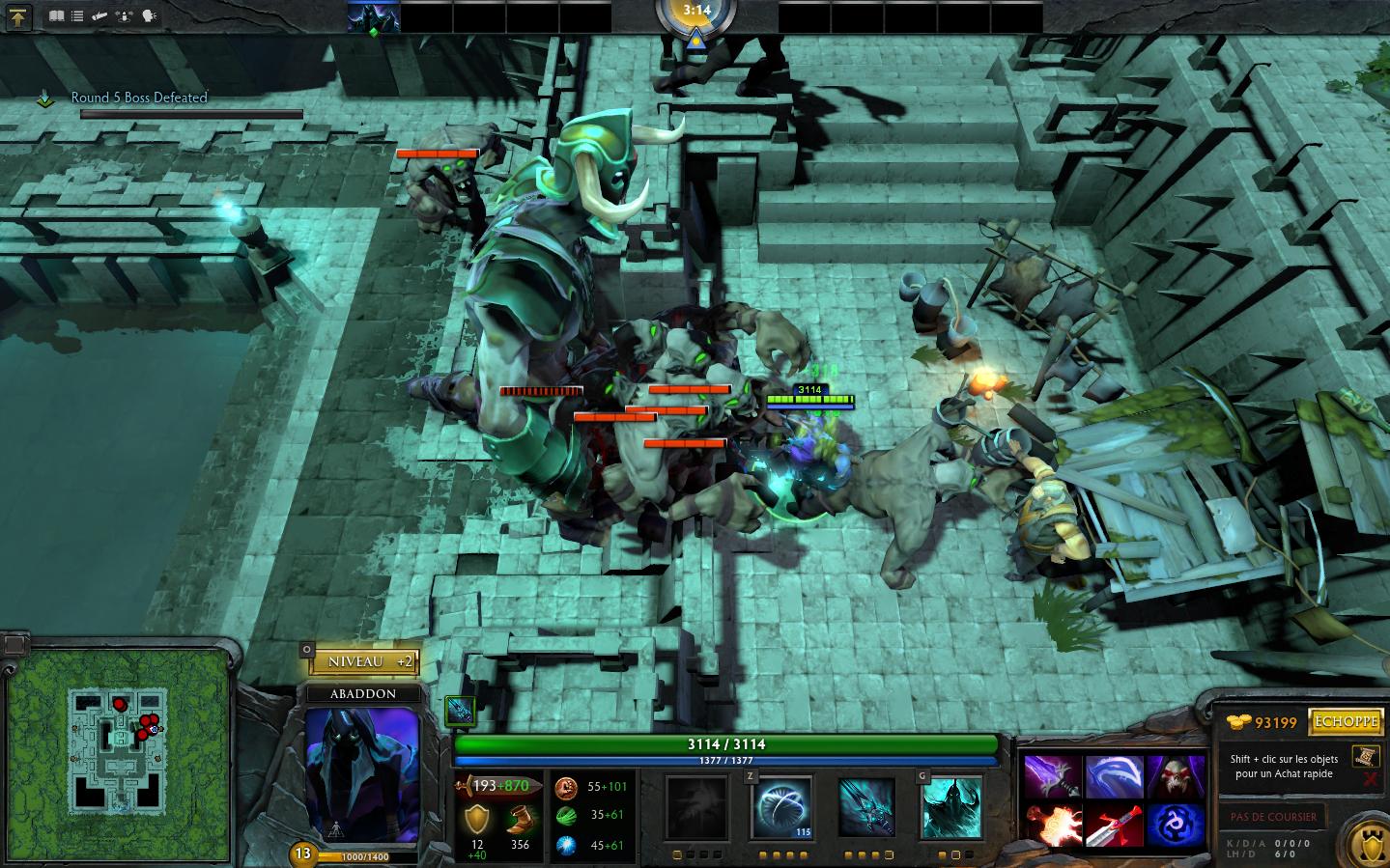Open the main menu arrow button
The height and width of the screenshot is (868, 1390).
click(19, 16)
